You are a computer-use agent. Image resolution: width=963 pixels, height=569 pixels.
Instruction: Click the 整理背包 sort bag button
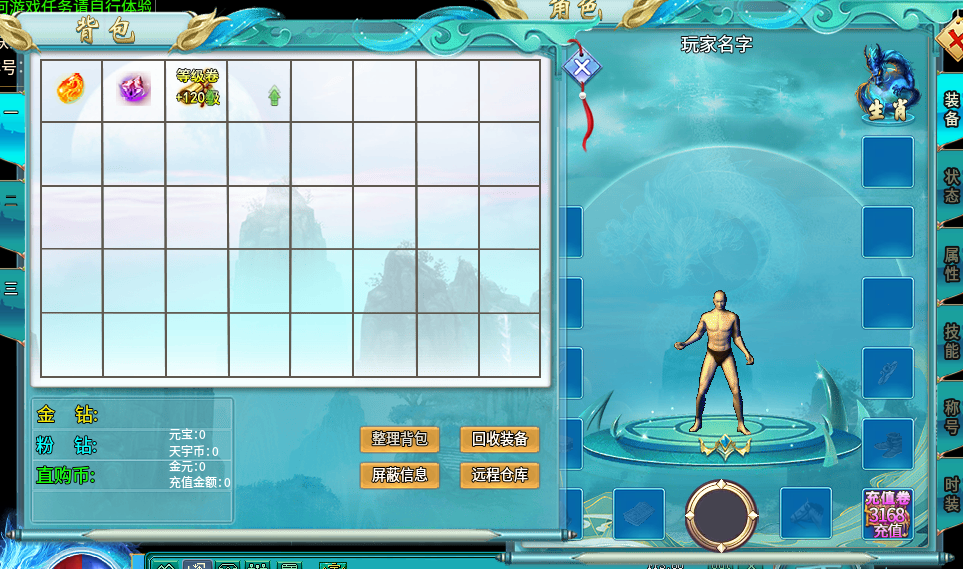(399, 439)
